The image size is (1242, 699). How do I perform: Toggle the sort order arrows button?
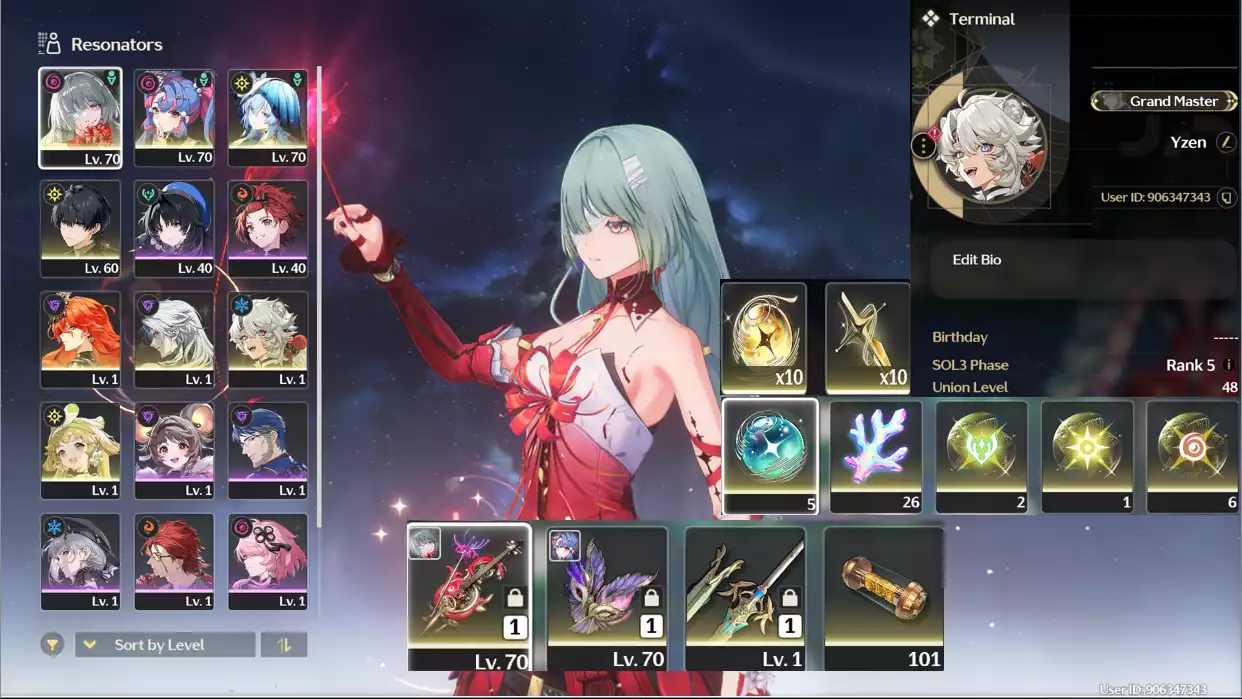[284, 645]
